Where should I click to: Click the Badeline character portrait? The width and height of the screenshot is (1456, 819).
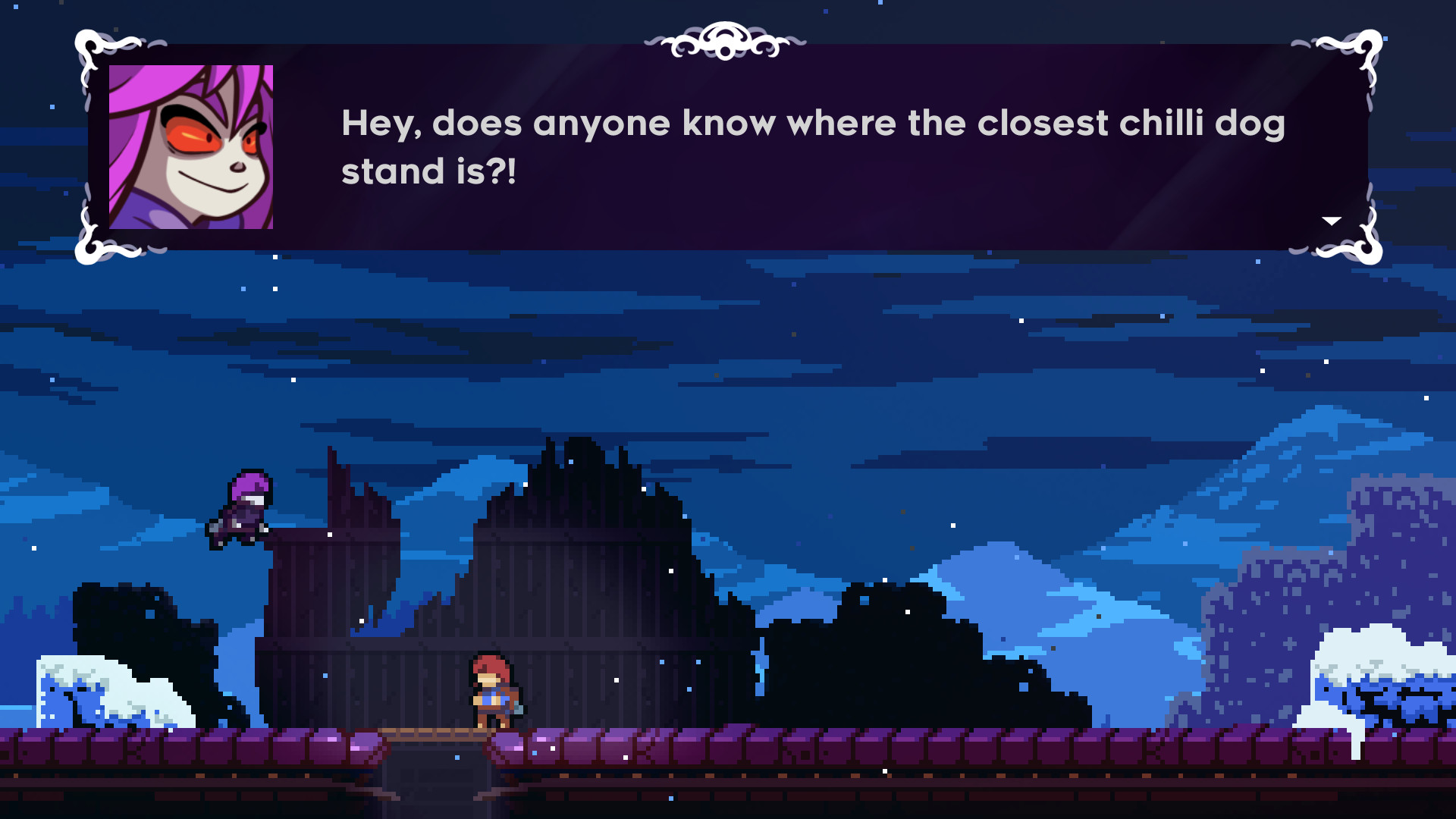(x=190, y=148)
